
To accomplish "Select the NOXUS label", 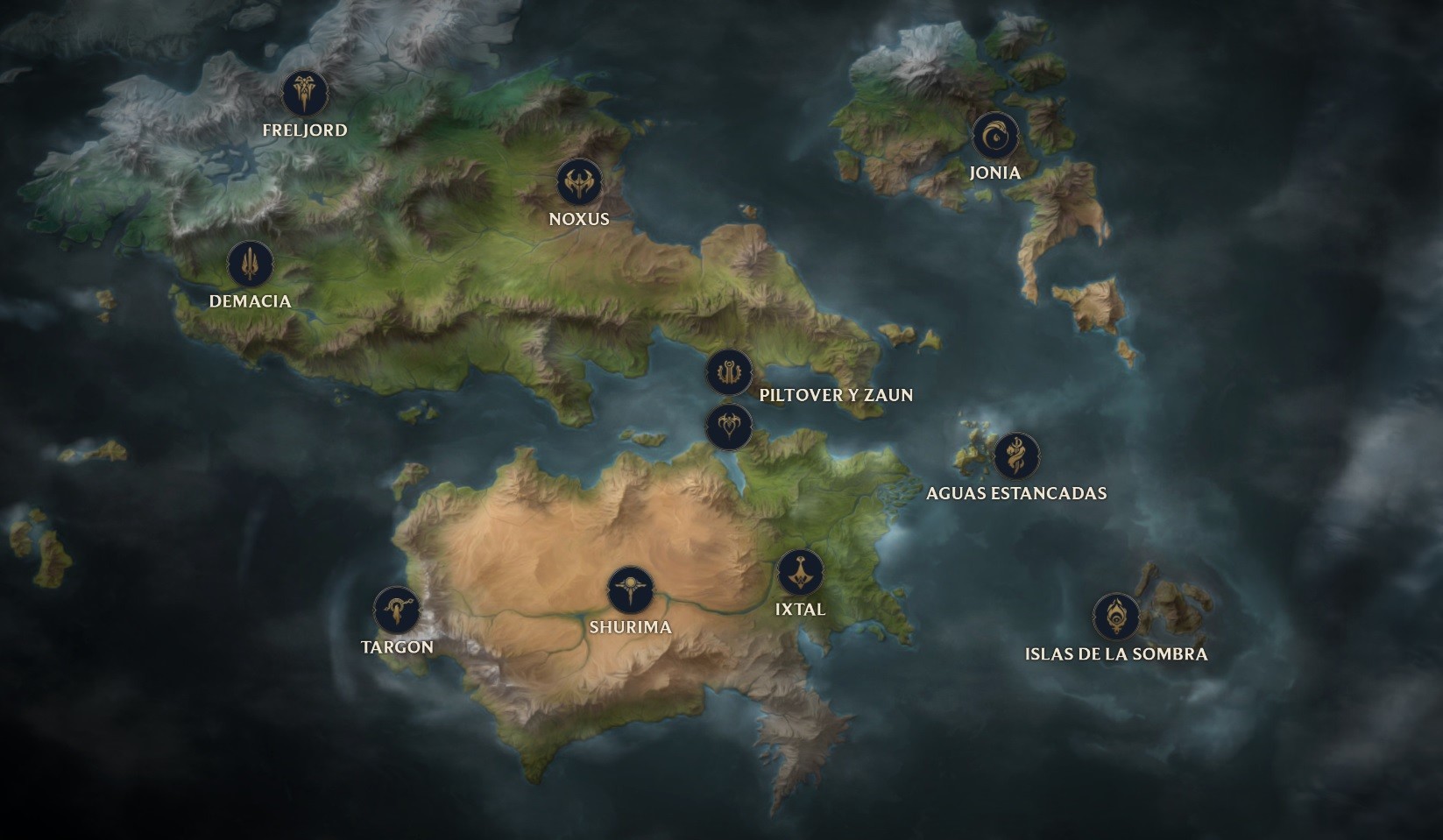I will tap(576, 219).
